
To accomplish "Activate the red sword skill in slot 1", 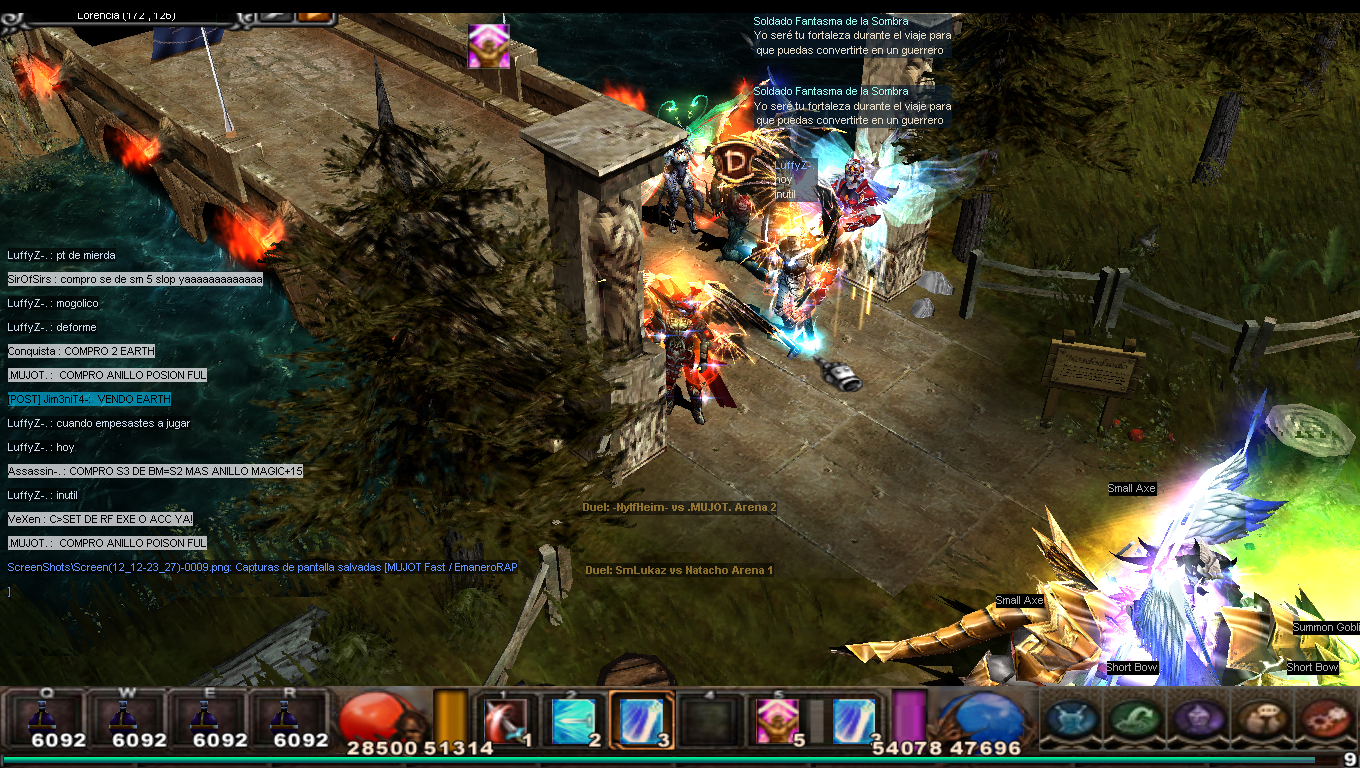I will click(506, 720).
